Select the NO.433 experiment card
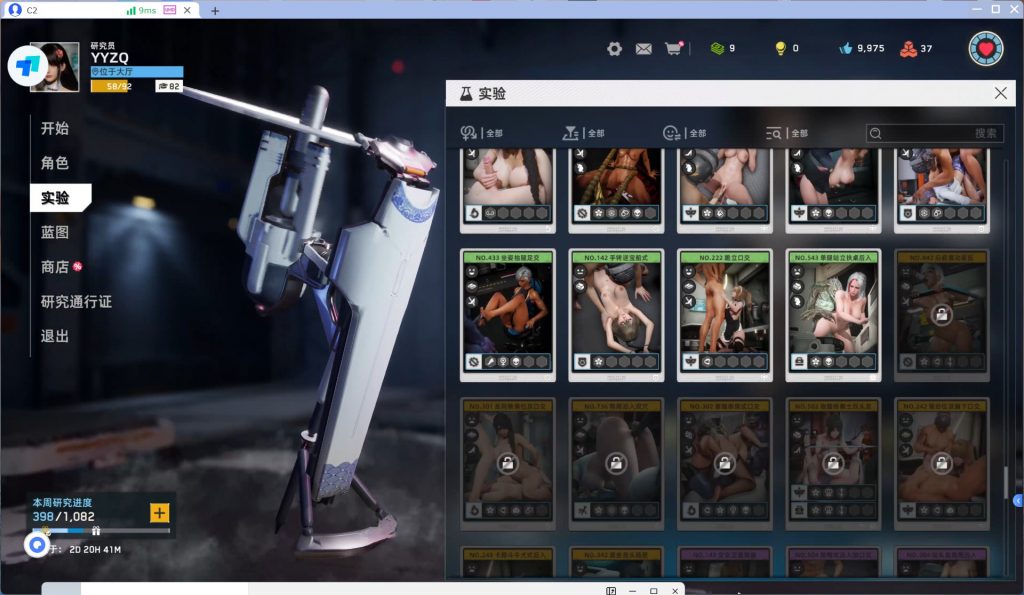1024x595 pixels. (509, 315)
